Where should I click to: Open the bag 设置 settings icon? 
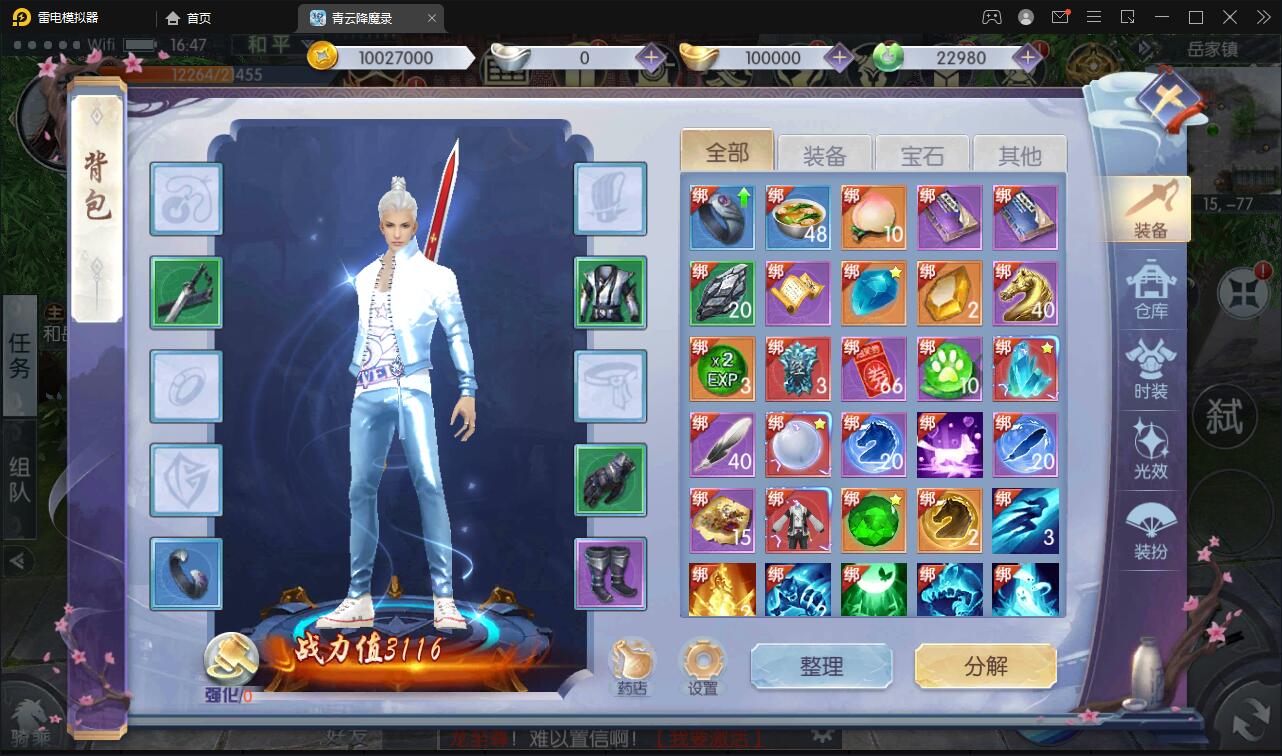[704, 660]
